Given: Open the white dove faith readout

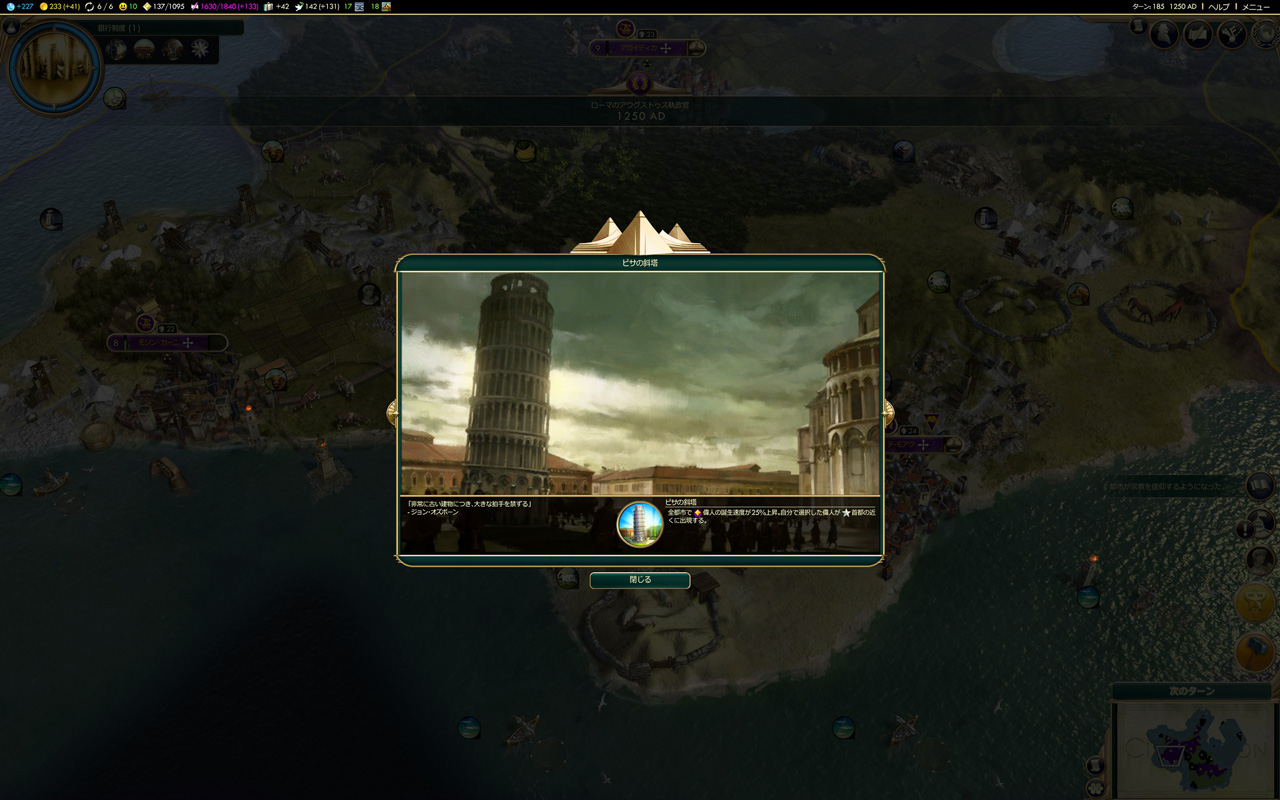Looking at the screenshot, I should pos(318,7).
